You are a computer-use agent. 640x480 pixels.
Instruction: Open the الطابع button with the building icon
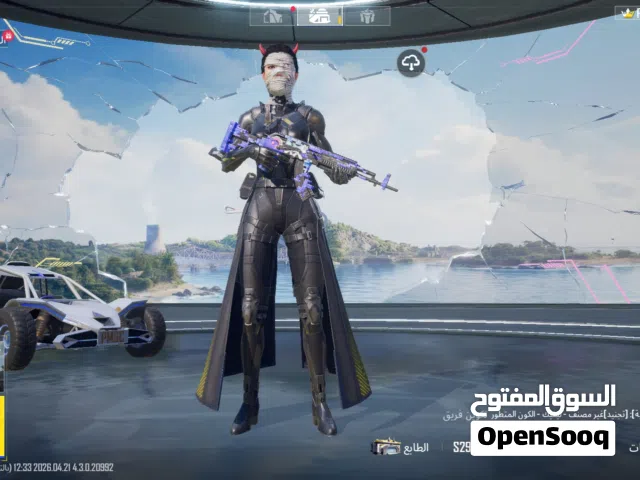pyautogui.click(x=400, y=447)
